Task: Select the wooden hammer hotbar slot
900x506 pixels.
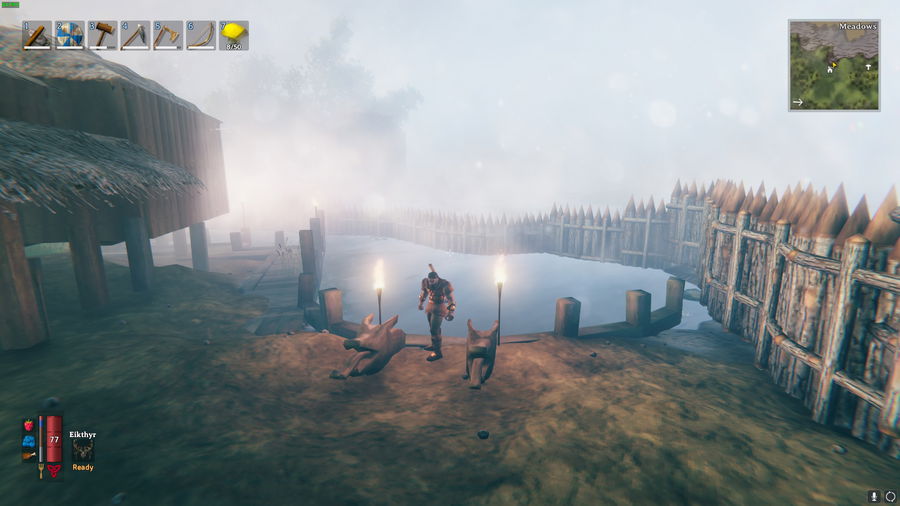Action: tap(103, 36)
